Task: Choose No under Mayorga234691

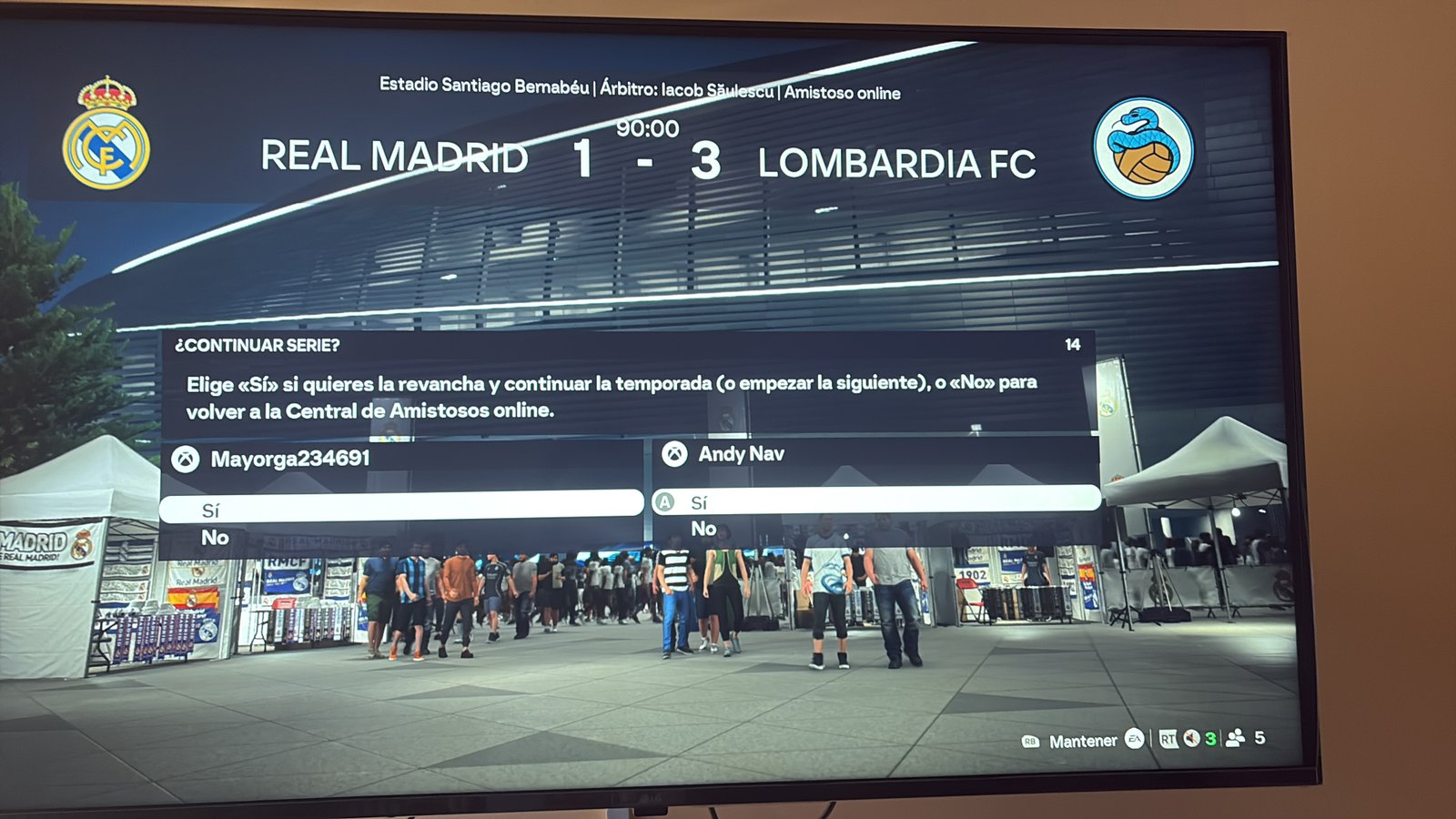Action: [216, 538]
